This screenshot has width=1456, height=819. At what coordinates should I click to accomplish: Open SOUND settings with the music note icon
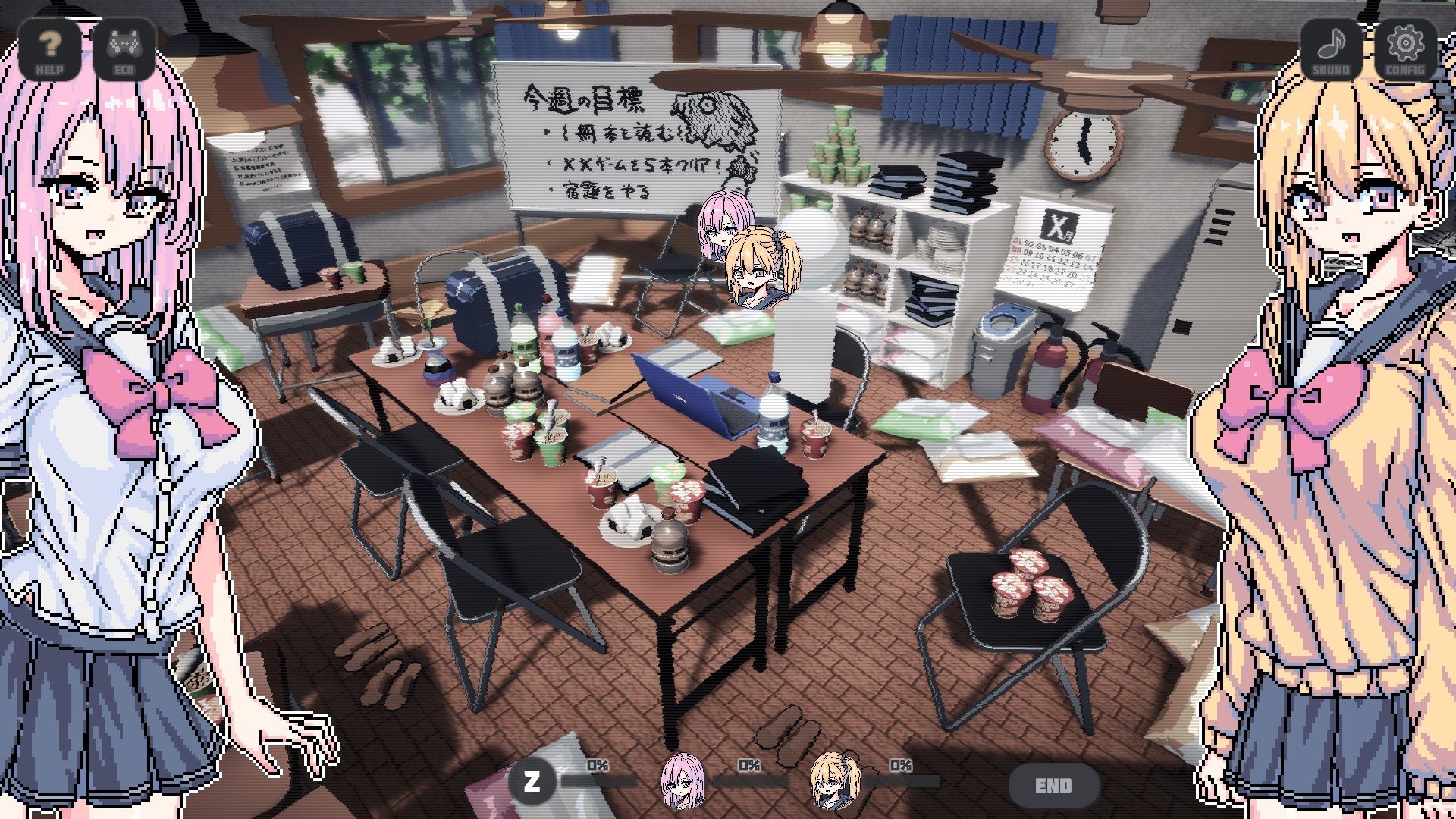point(1329,49)
